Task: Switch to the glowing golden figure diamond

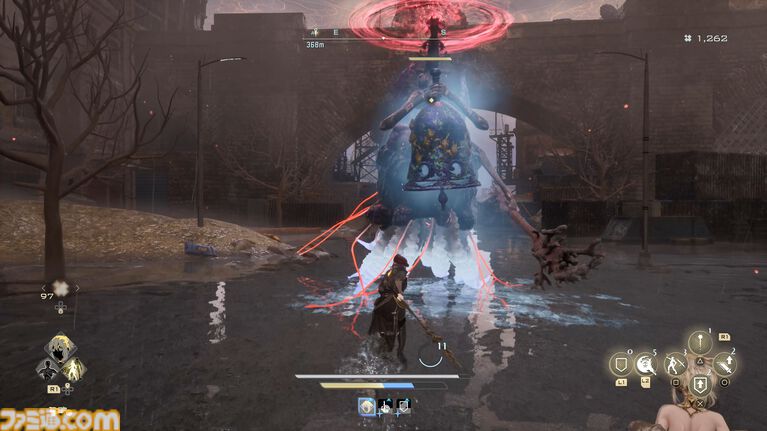Action: coord(73,370)
